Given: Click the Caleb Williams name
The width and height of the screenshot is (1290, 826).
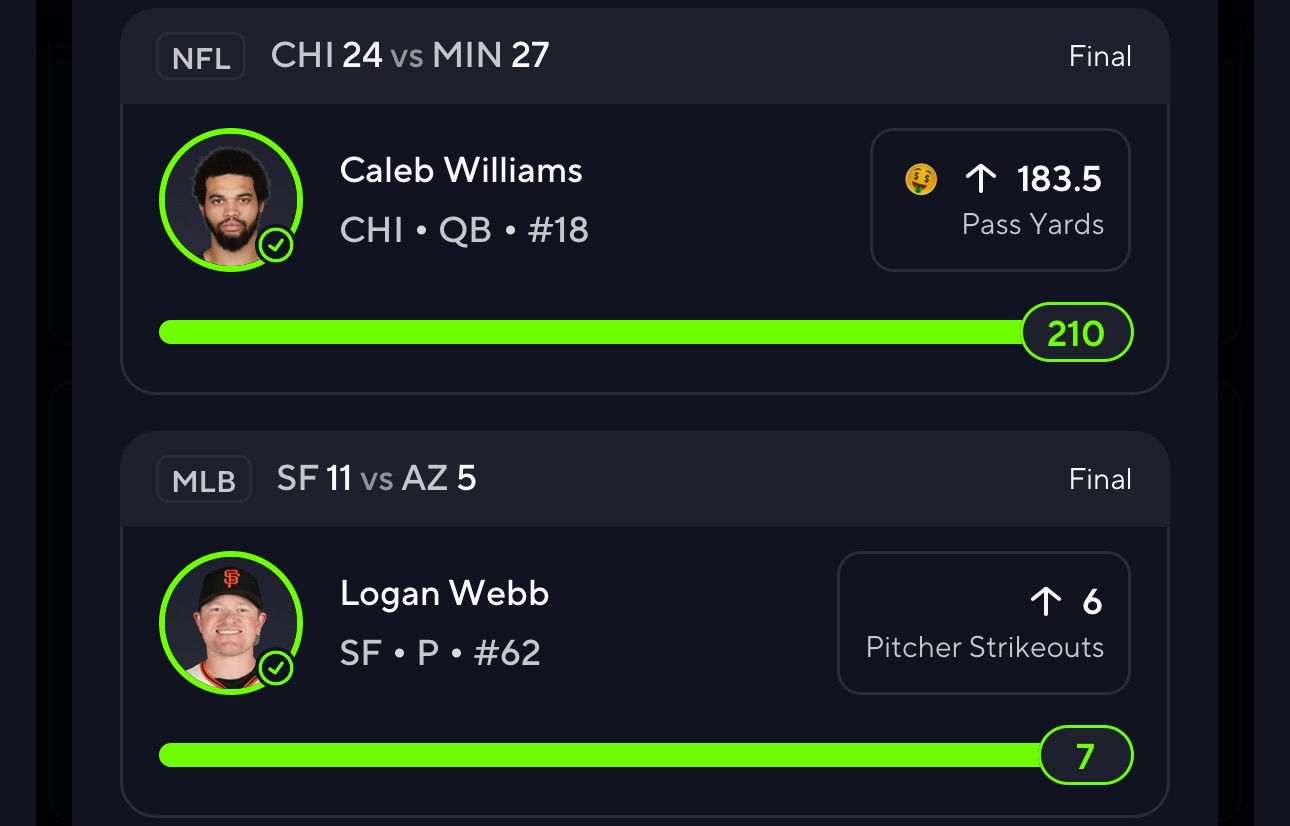Looking at the screenshot, I should tap(461, 171).
